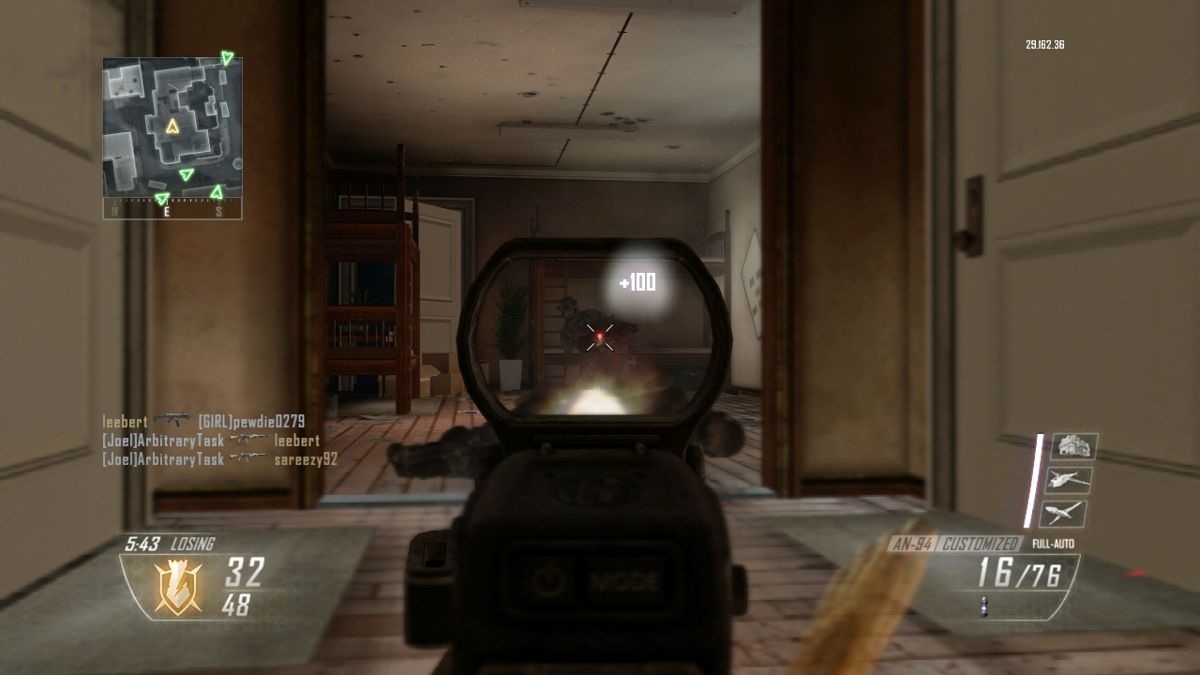This screenshot has height=675, width=1200.
Task: Click the yellow player arrow on the minimap
Action: click(x=172, y=126)
